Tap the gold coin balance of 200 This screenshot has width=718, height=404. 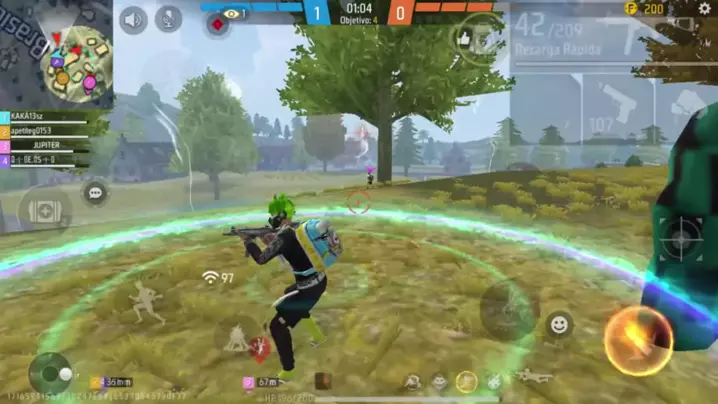click(x=645, y=9)
